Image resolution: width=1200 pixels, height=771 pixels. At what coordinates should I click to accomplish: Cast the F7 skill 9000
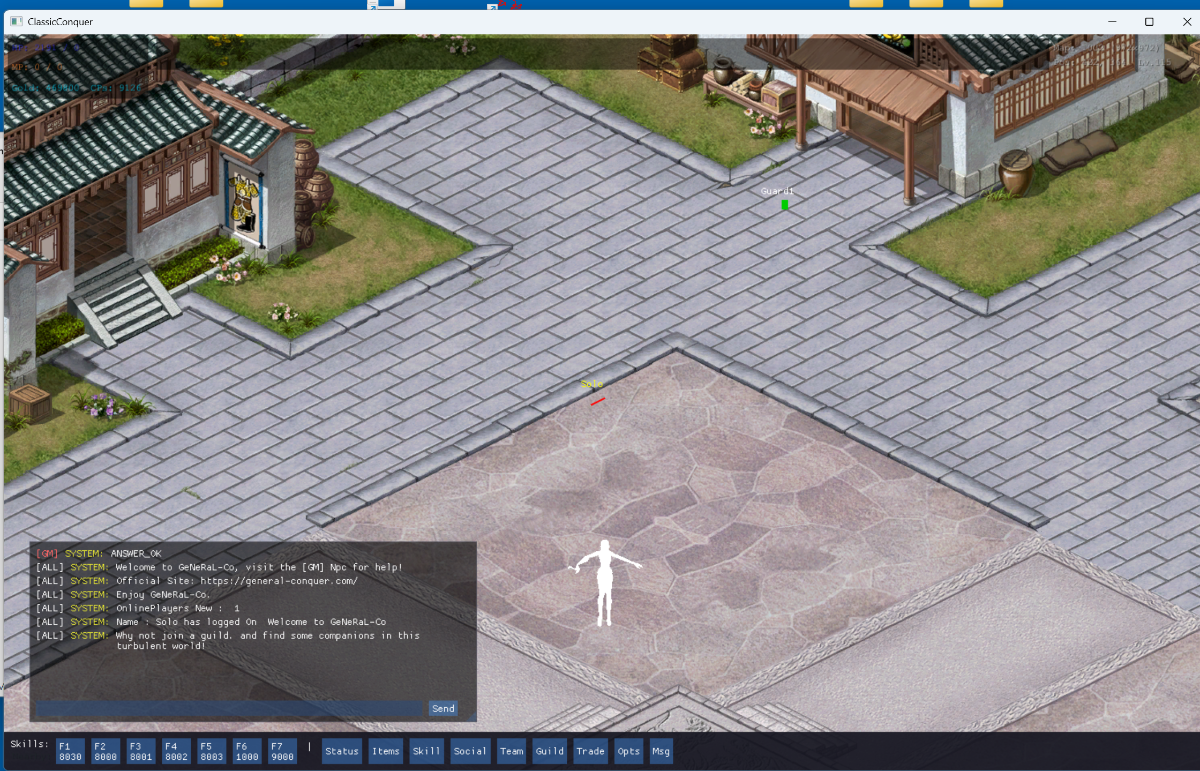click(282, 751)
